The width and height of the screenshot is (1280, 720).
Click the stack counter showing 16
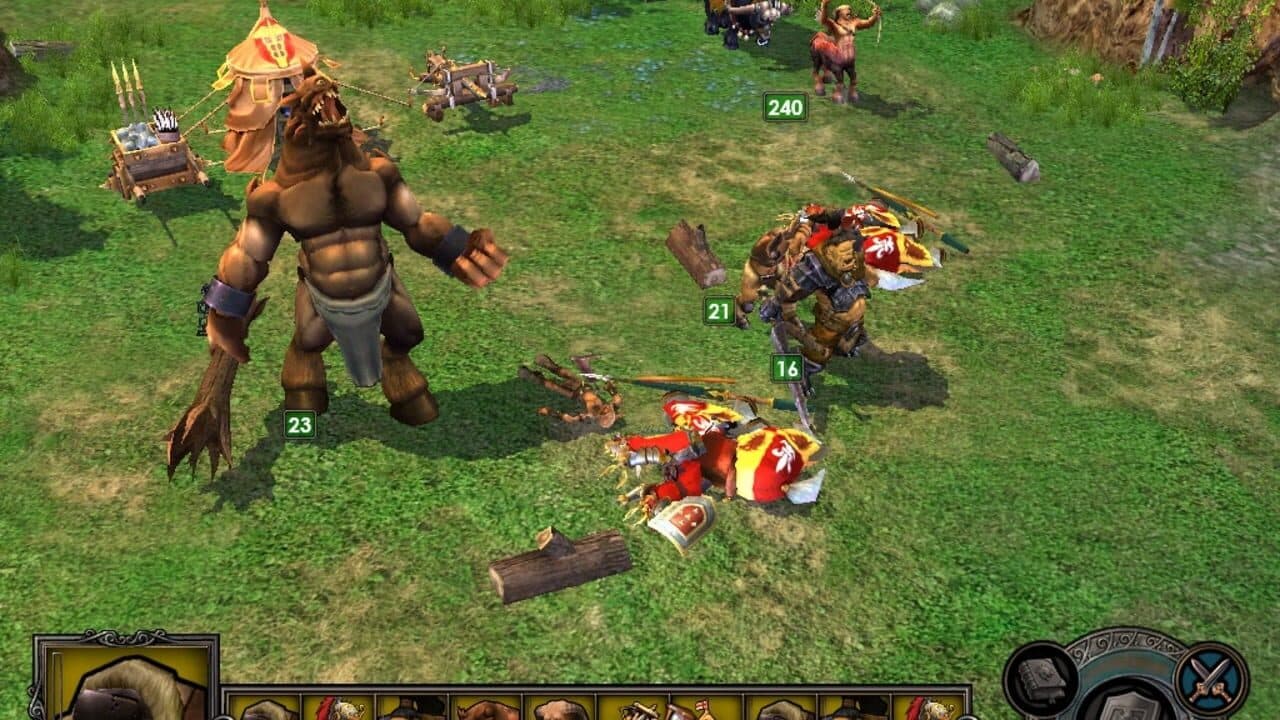point(787,367)
